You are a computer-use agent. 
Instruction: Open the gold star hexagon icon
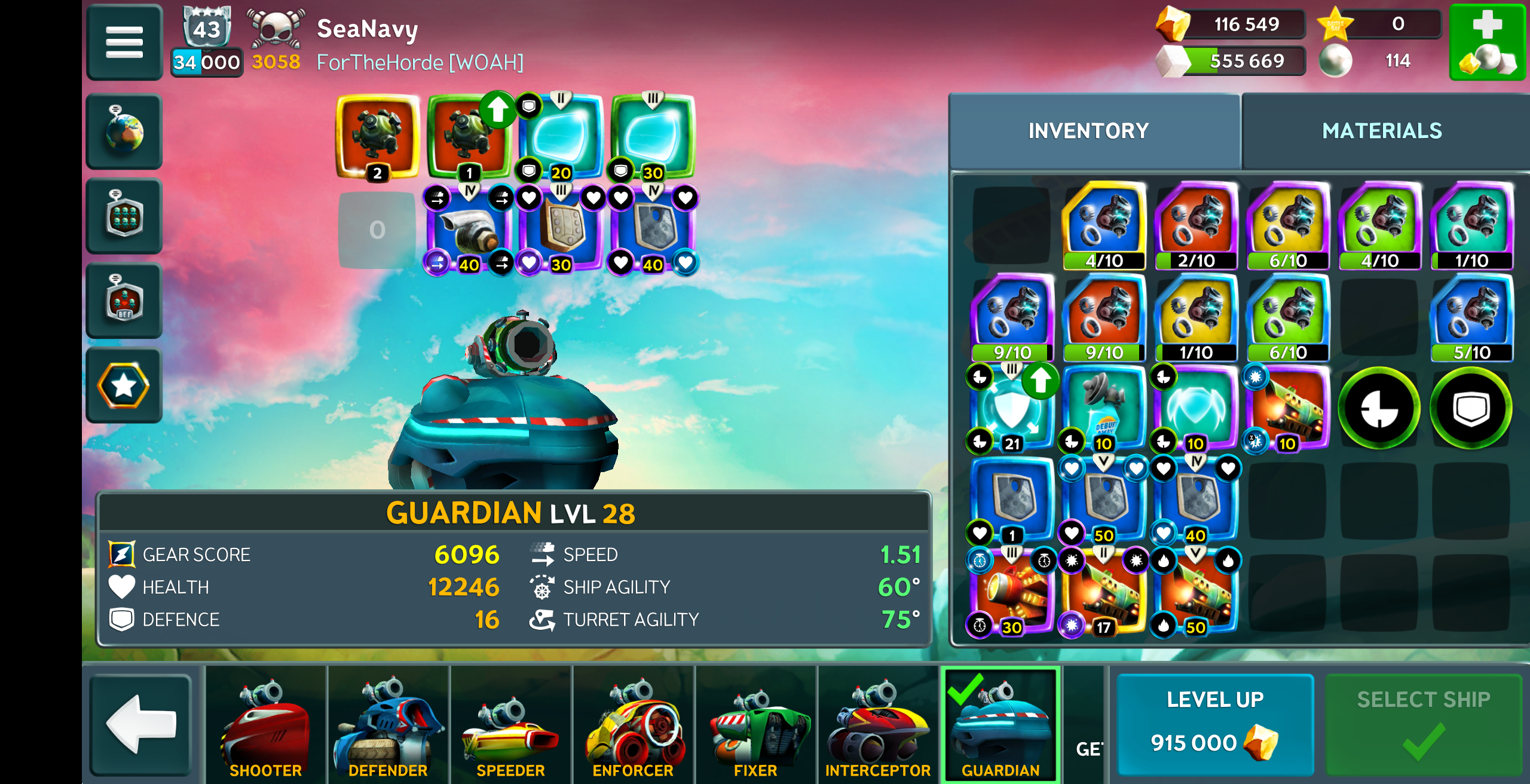point(124,385)
